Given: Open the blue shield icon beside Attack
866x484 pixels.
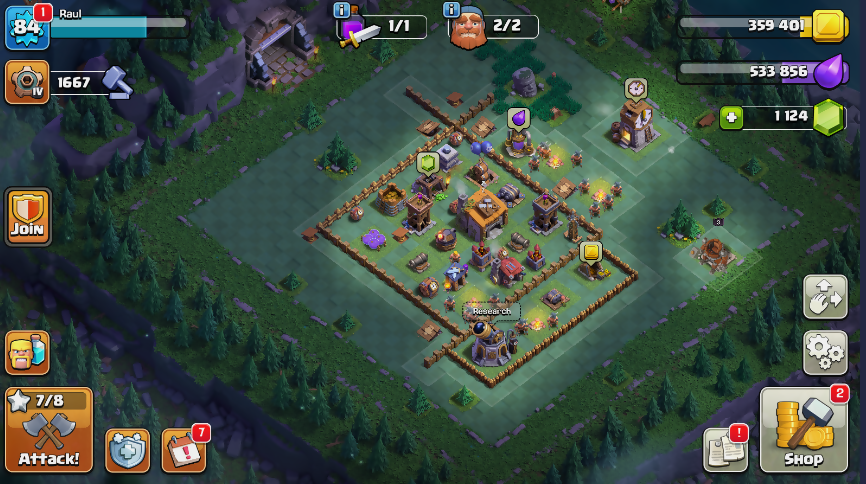Looking at the screenshot, I should point(127,450).
